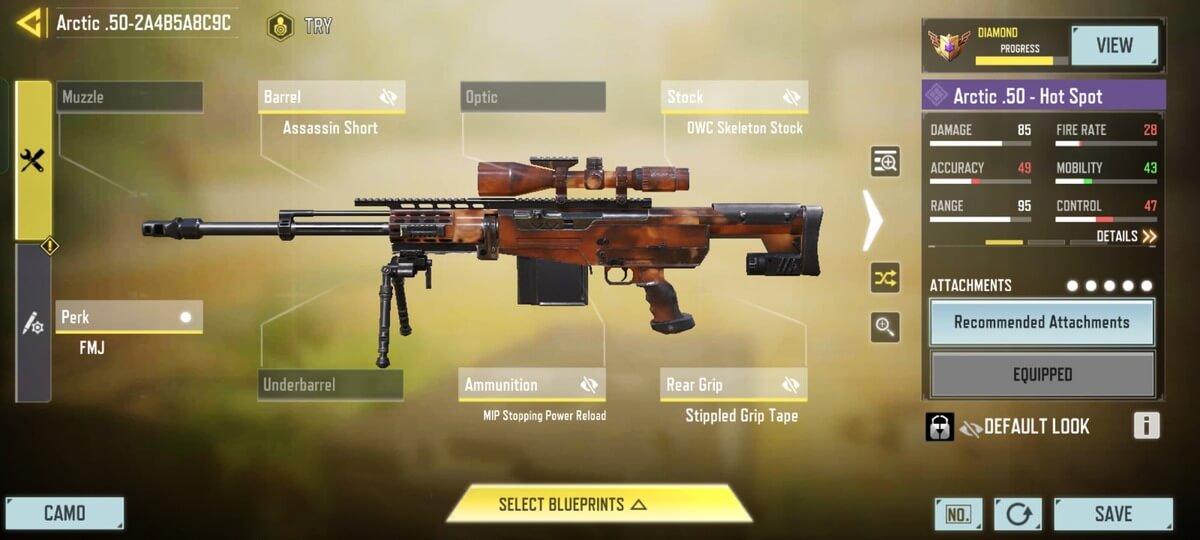Switch to the wrench attachments tab
The image size is (1200, 540).
33,160
